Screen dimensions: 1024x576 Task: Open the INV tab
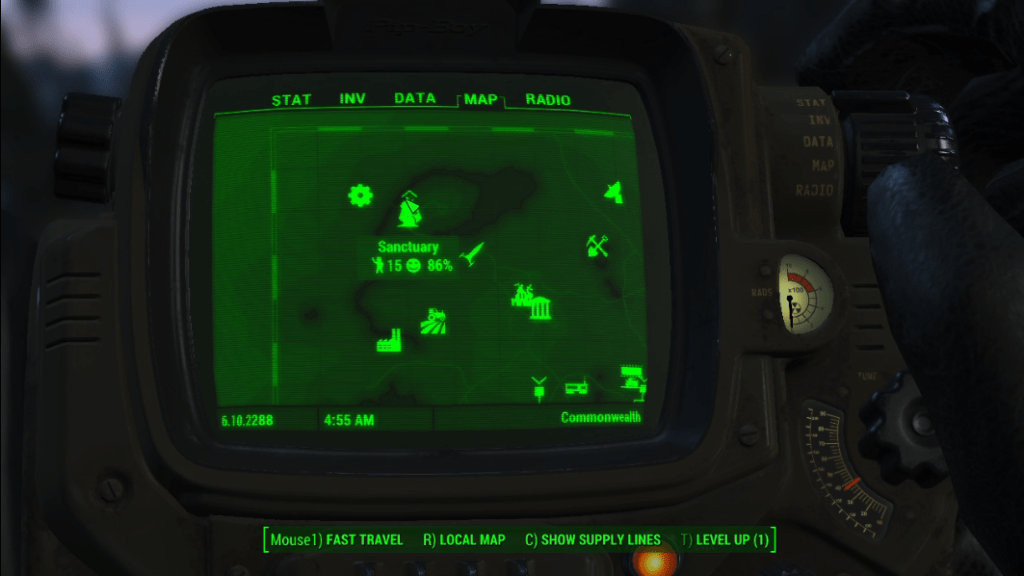pos(352,99)
